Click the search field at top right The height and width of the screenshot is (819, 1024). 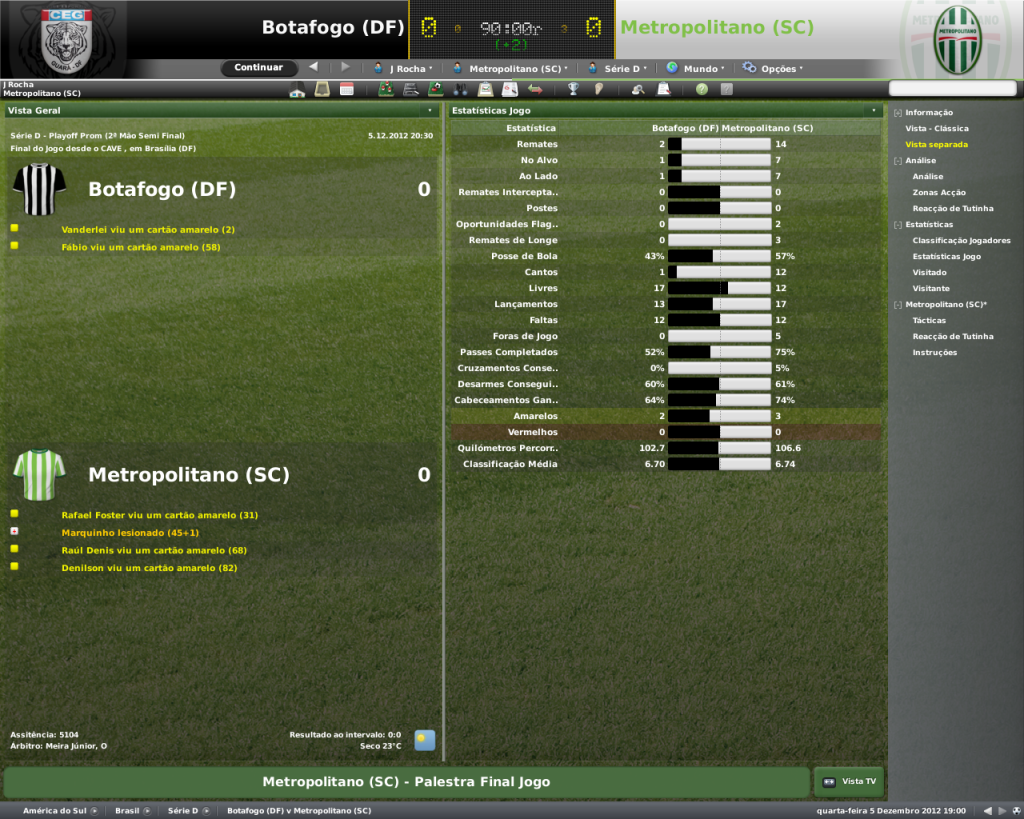pos(951,89)
